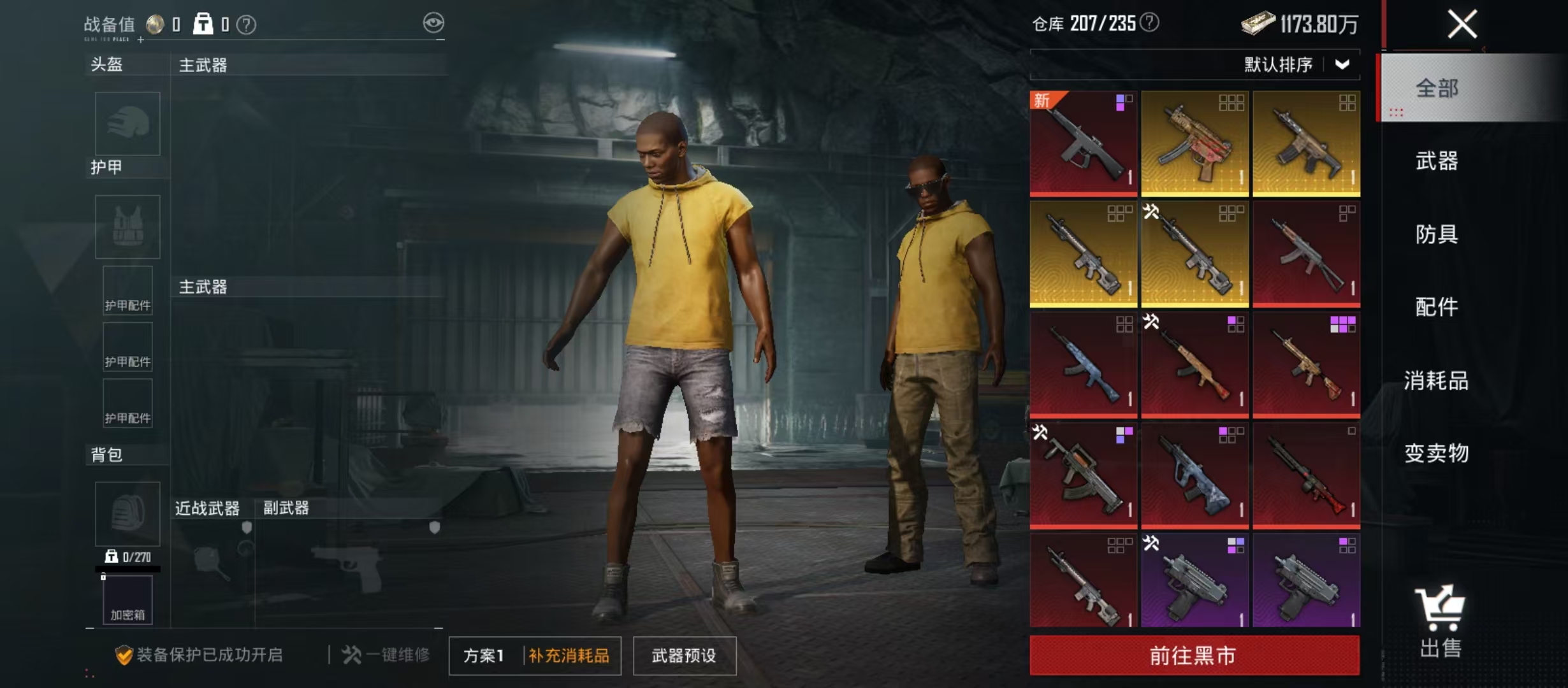
Task: Select the 全部 category tab
Action: coord(1437,88)
